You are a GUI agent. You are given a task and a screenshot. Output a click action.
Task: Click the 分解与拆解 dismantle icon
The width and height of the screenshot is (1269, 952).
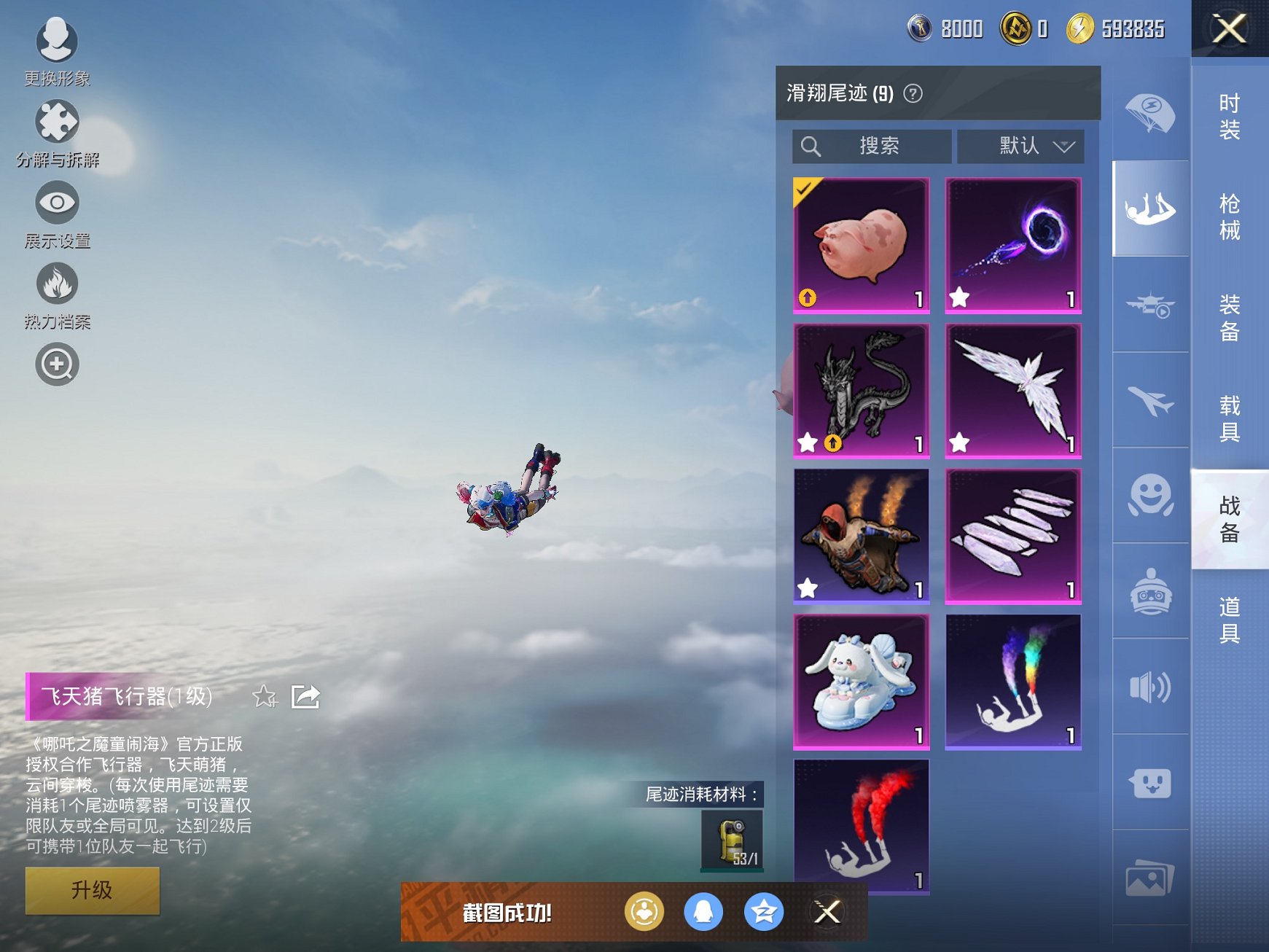[x=58, y=122]
